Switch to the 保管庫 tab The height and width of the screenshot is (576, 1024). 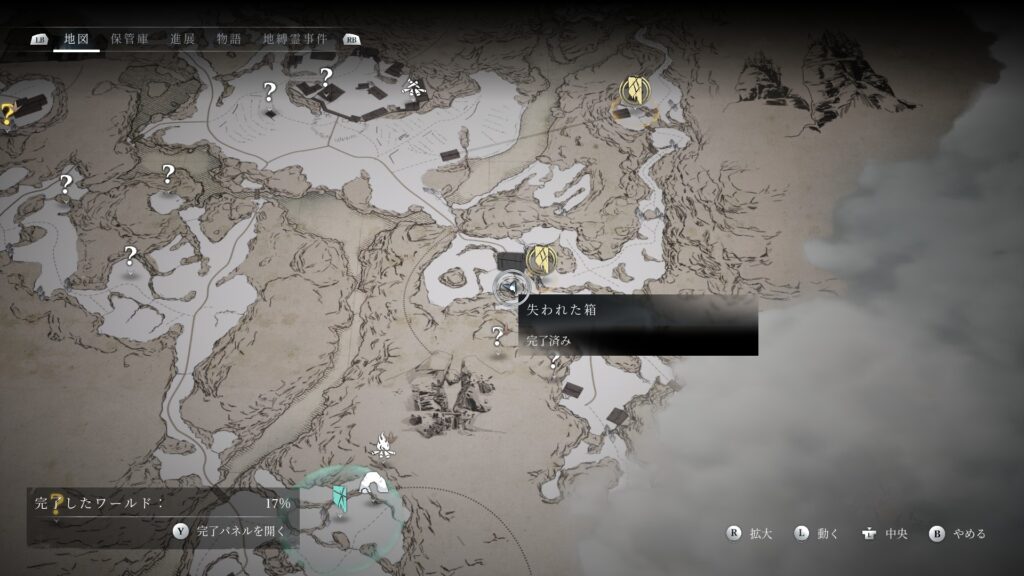click(x=130, y=39)
